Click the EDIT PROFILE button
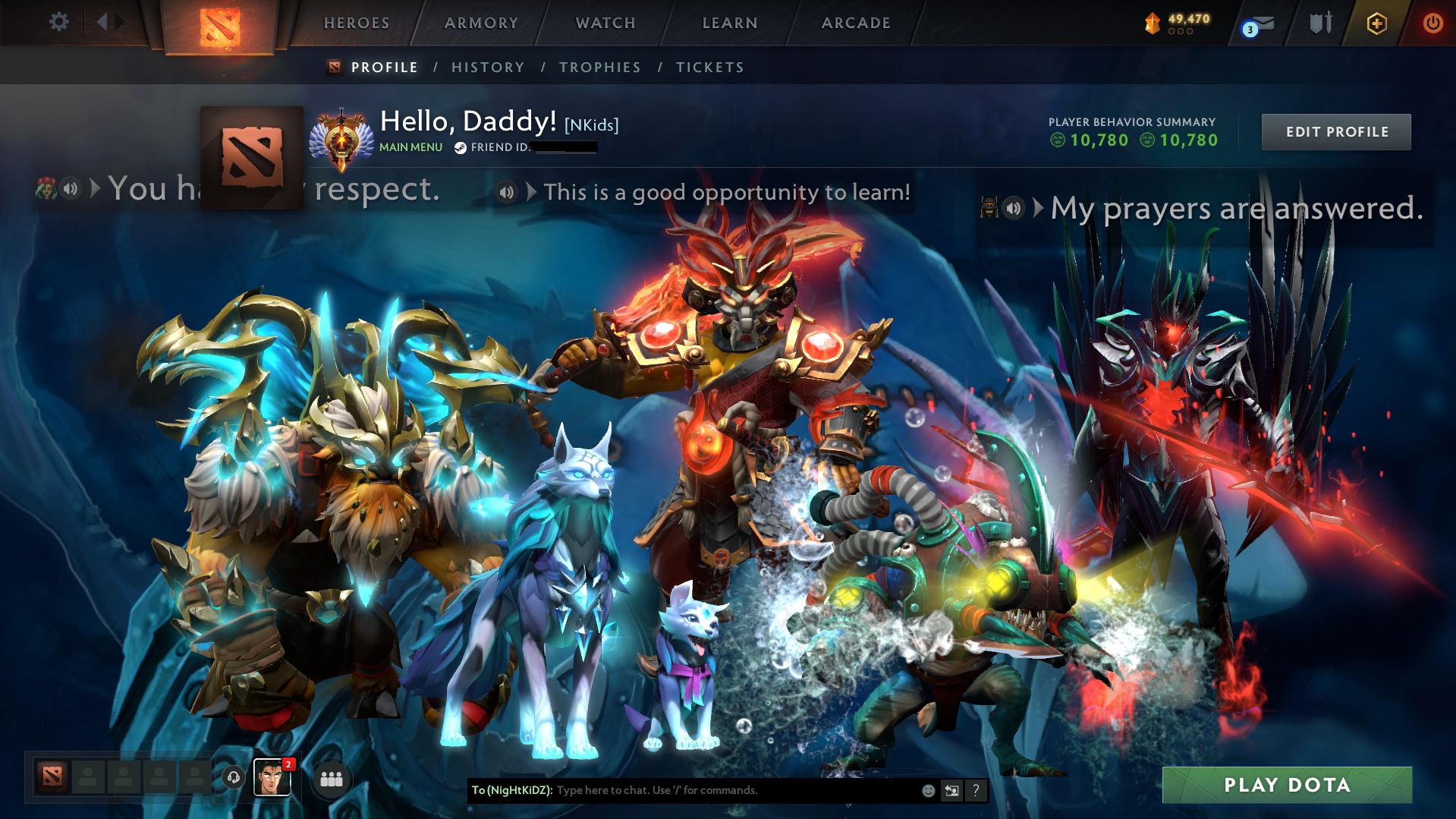Image resolution: width=1456 pixels, height=819 pixels. (1335, 131)
